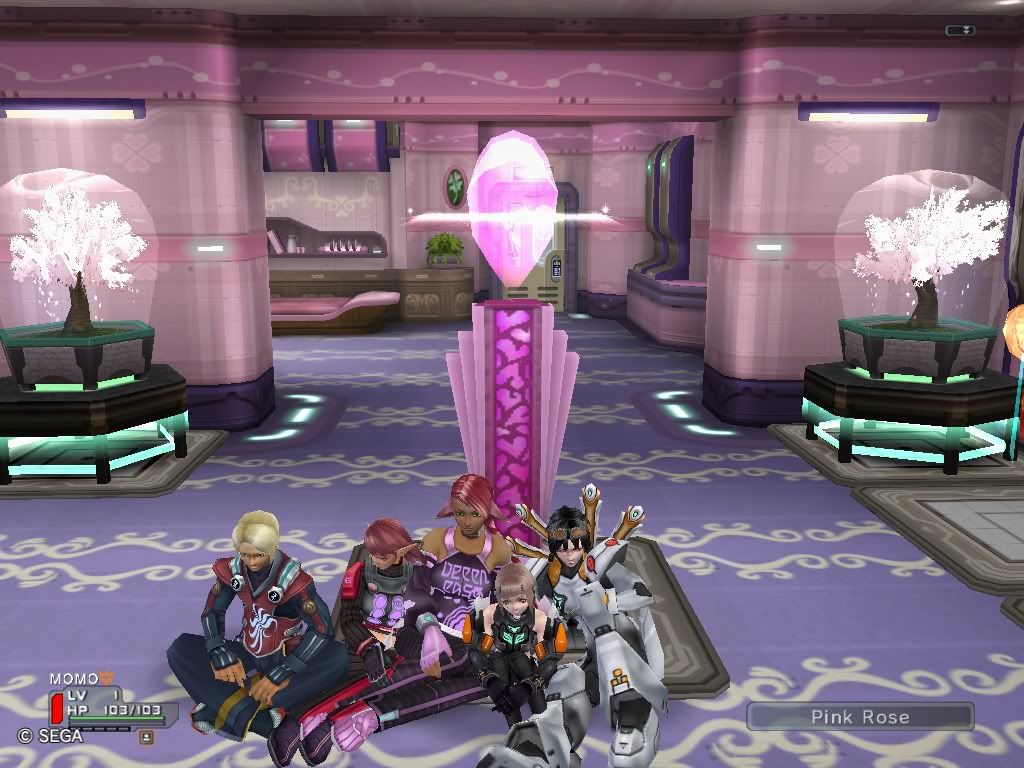This screenshot has width=1024, height=768.
Task: Click the small person icon below HP bar
Action: click(x=146, y=737)
